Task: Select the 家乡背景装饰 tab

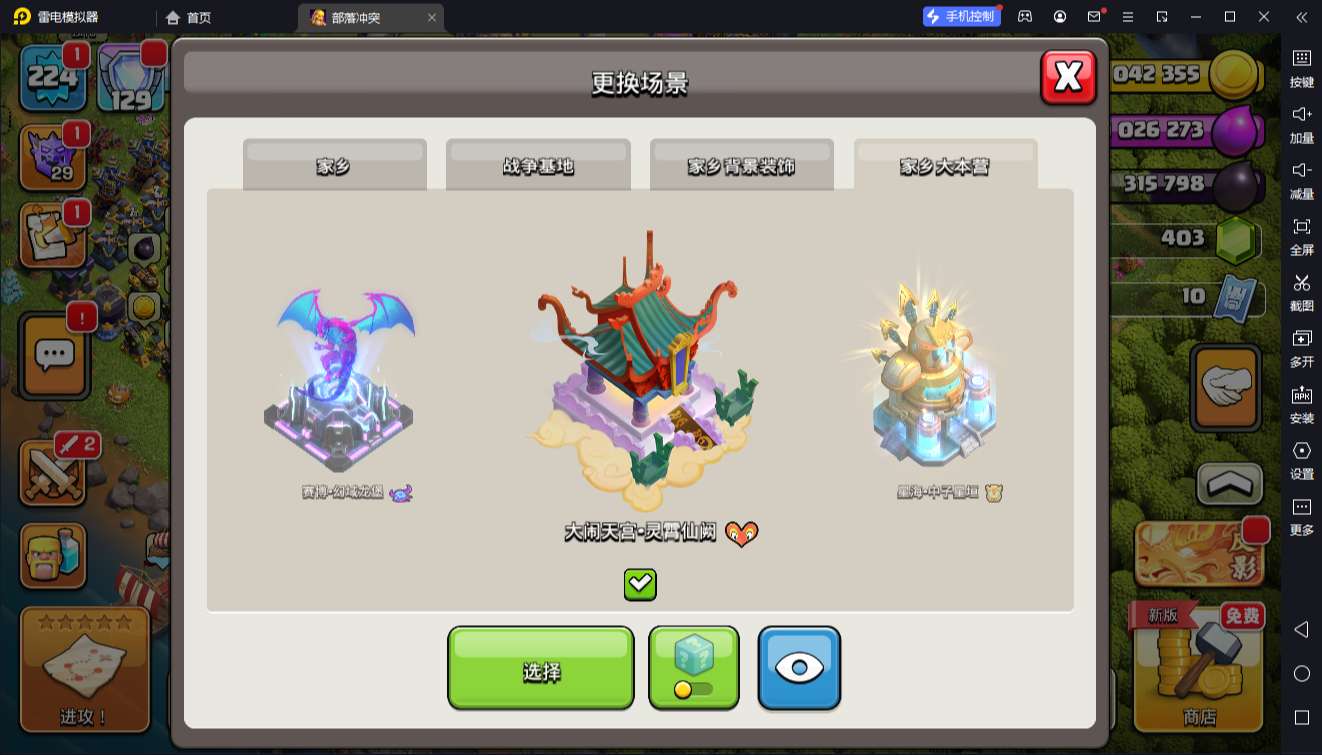Action: [741, 165]
